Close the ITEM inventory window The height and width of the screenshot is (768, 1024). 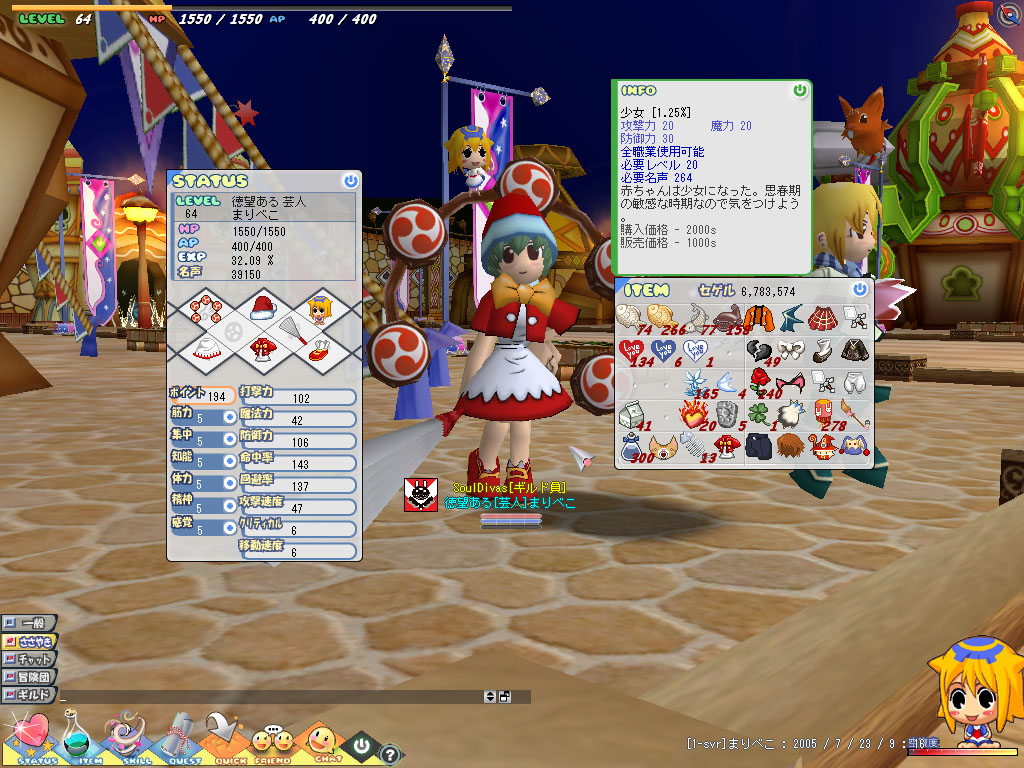click(860, 289)
